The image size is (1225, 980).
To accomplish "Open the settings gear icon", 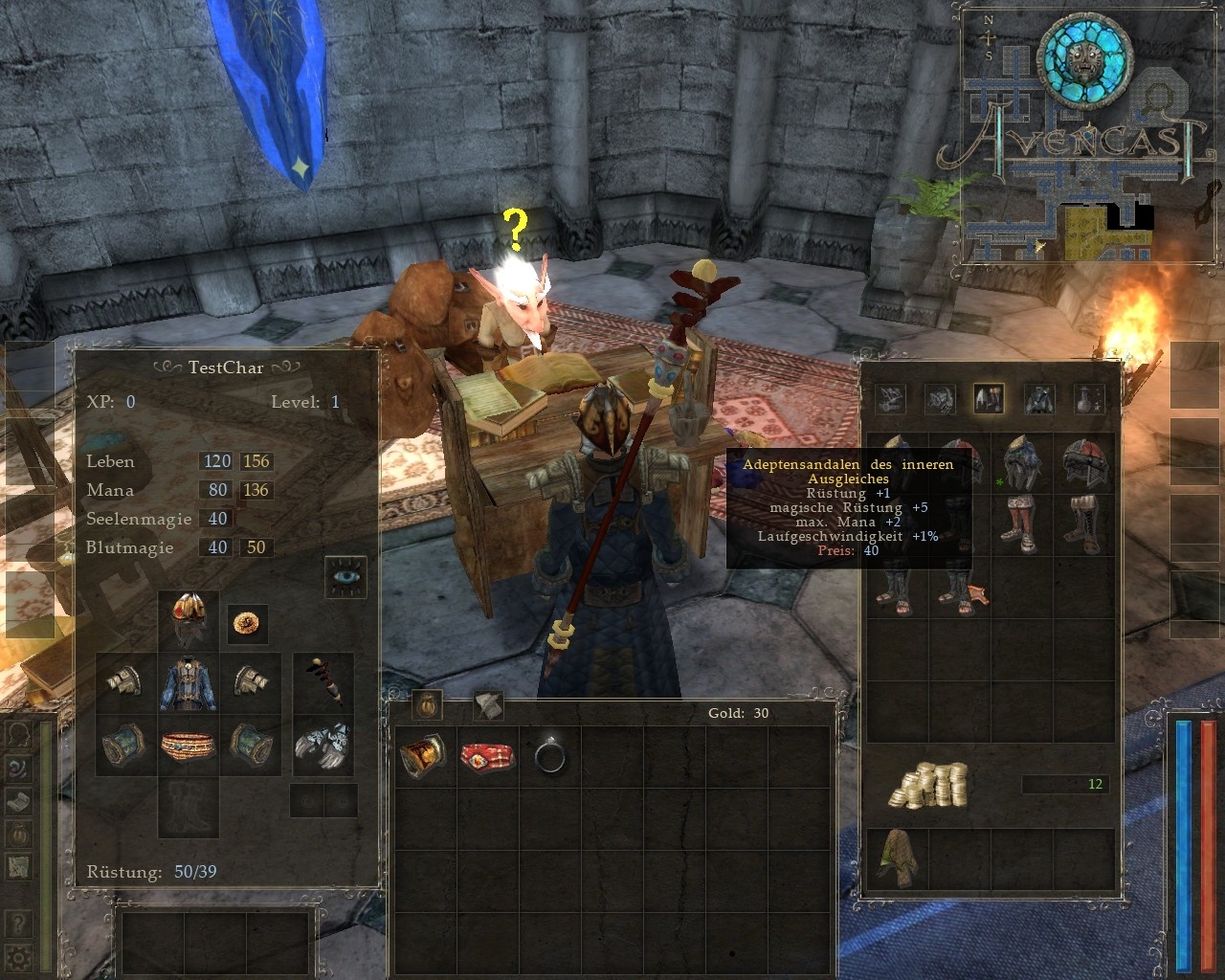I will [17, 954].
